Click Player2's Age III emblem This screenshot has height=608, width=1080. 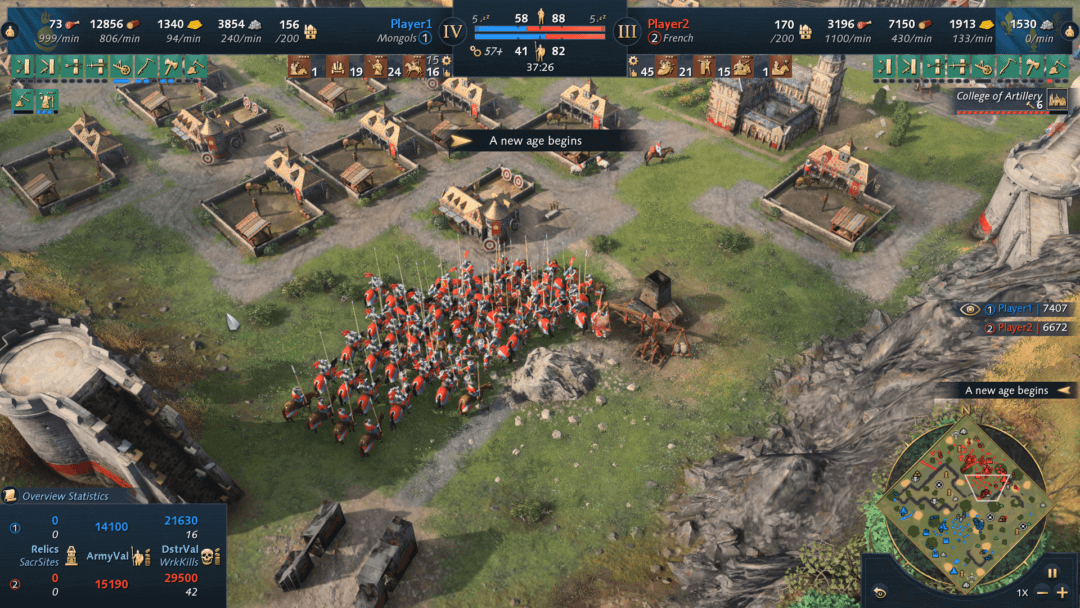coord(627,30)
